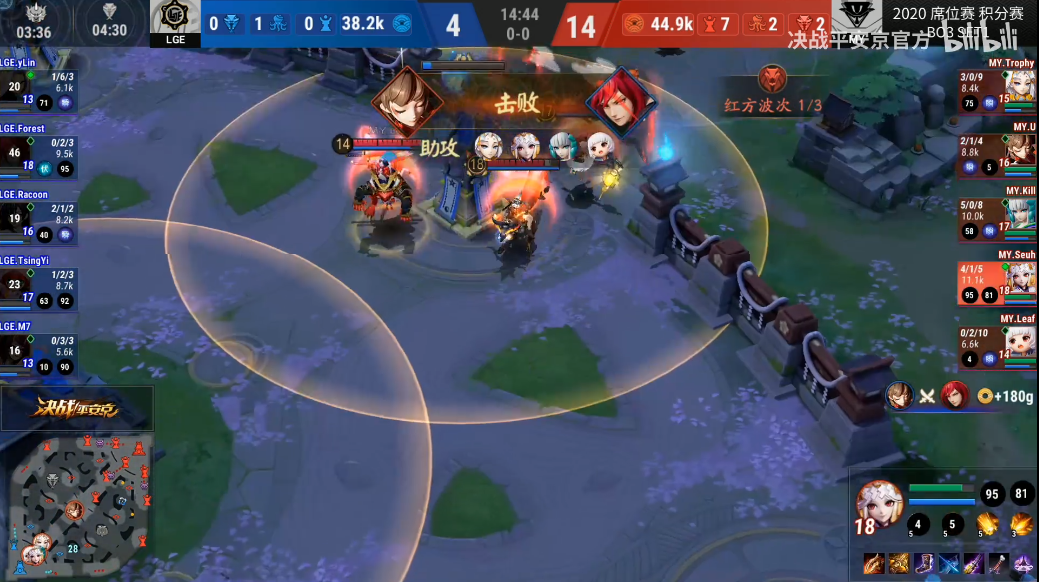Choose the highlighted MY.Seuh panel

point(997,278)
